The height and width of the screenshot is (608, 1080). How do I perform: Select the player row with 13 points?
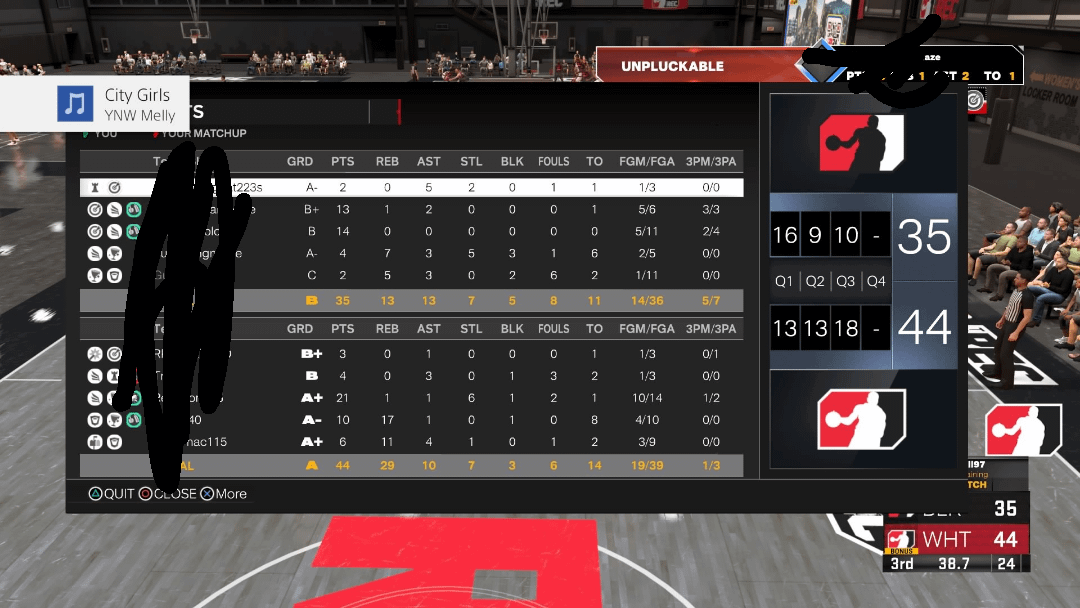[x=412, y=209]
